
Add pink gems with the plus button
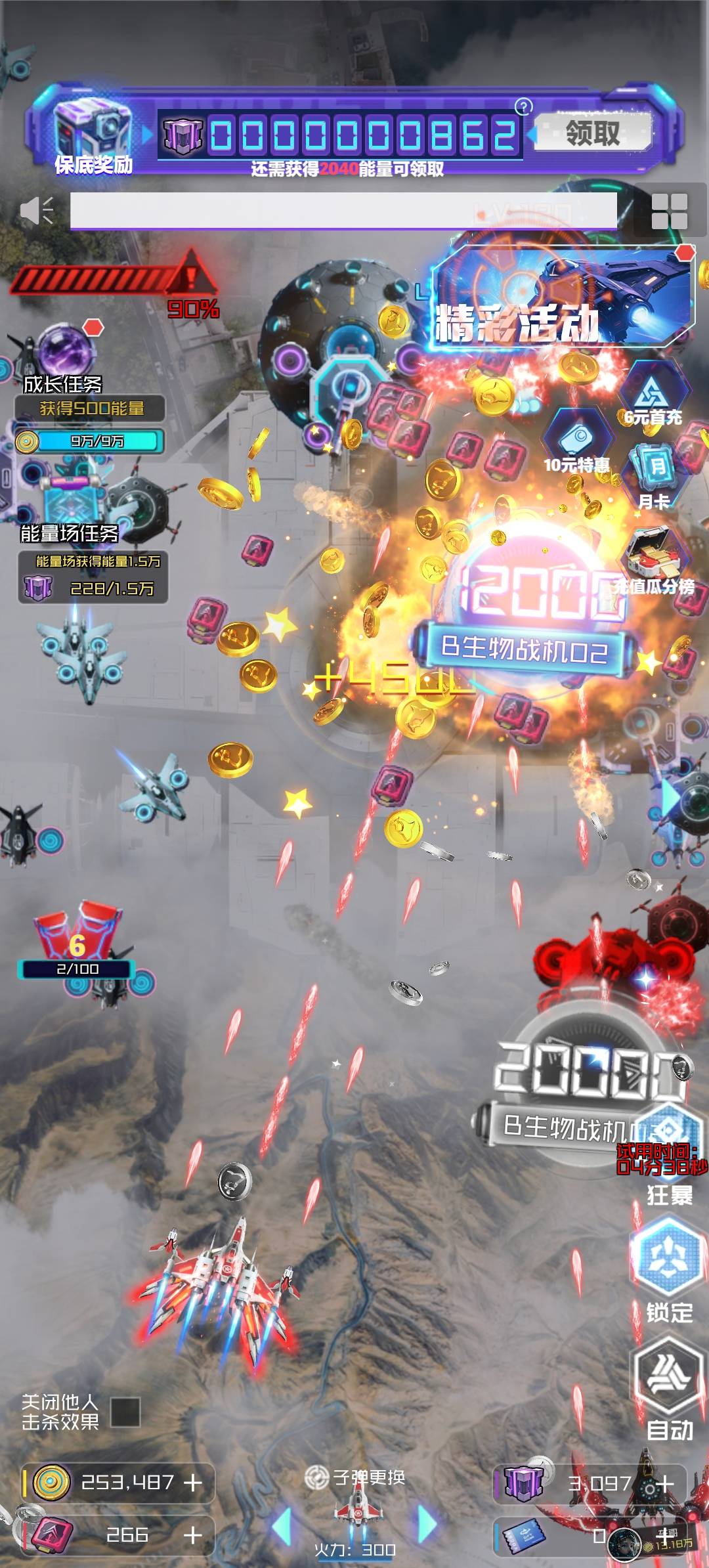click(193, 1535)
